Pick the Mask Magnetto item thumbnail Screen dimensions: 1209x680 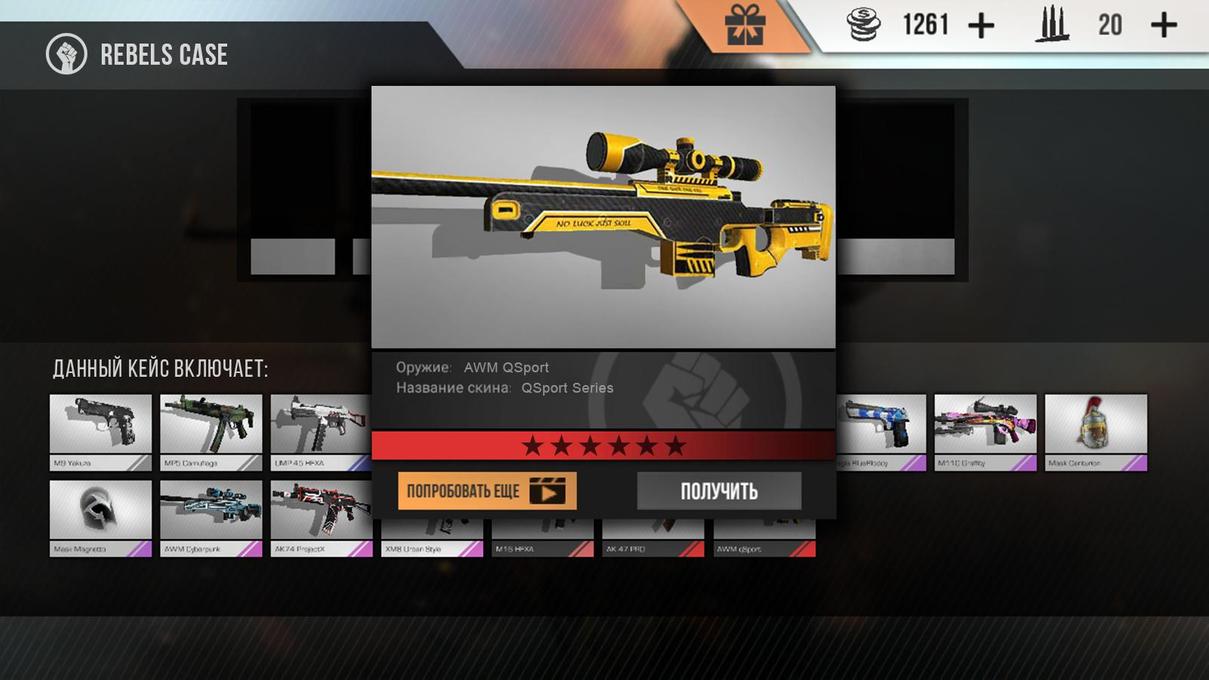(101, 512)
